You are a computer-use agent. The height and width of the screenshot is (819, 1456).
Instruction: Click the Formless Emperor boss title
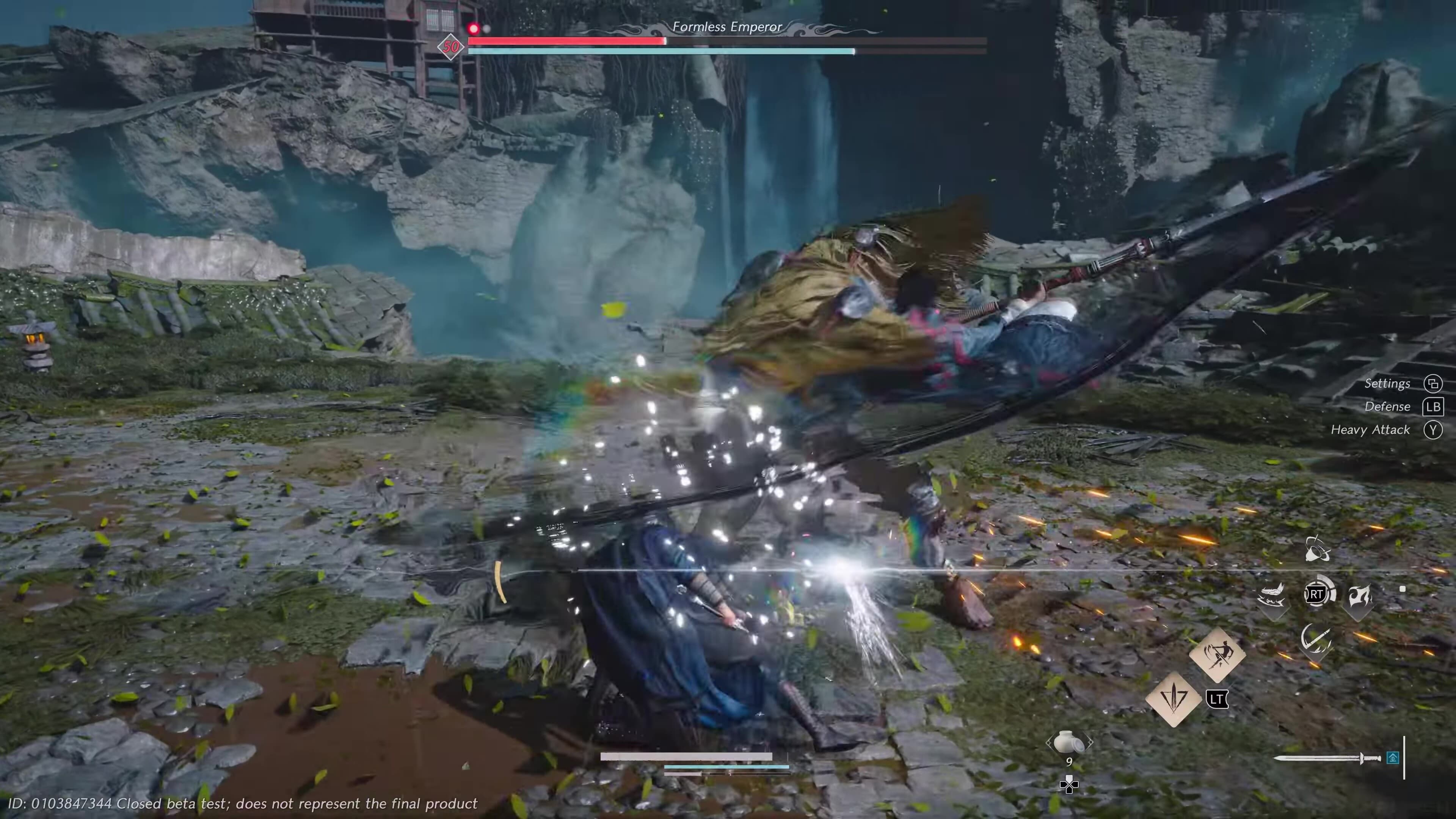tap(728, 27)
